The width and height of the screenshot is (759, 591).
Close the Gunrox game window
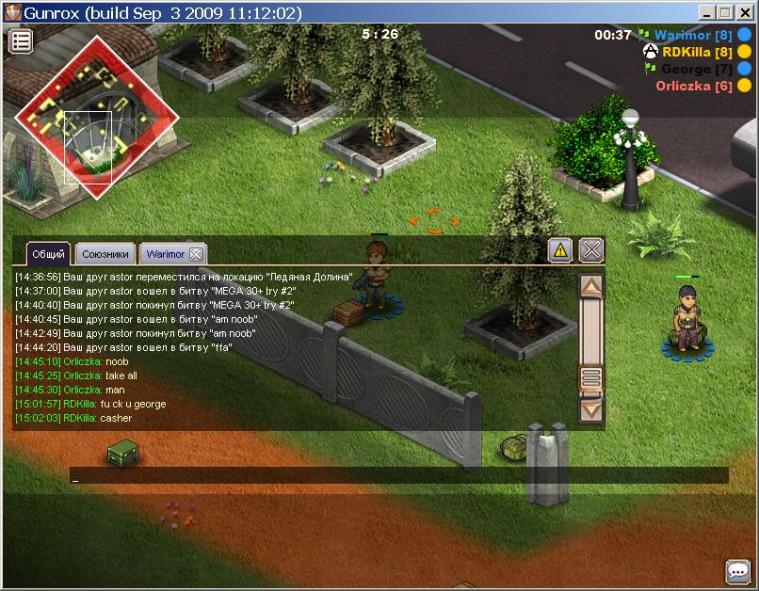(x=745, y=13)
